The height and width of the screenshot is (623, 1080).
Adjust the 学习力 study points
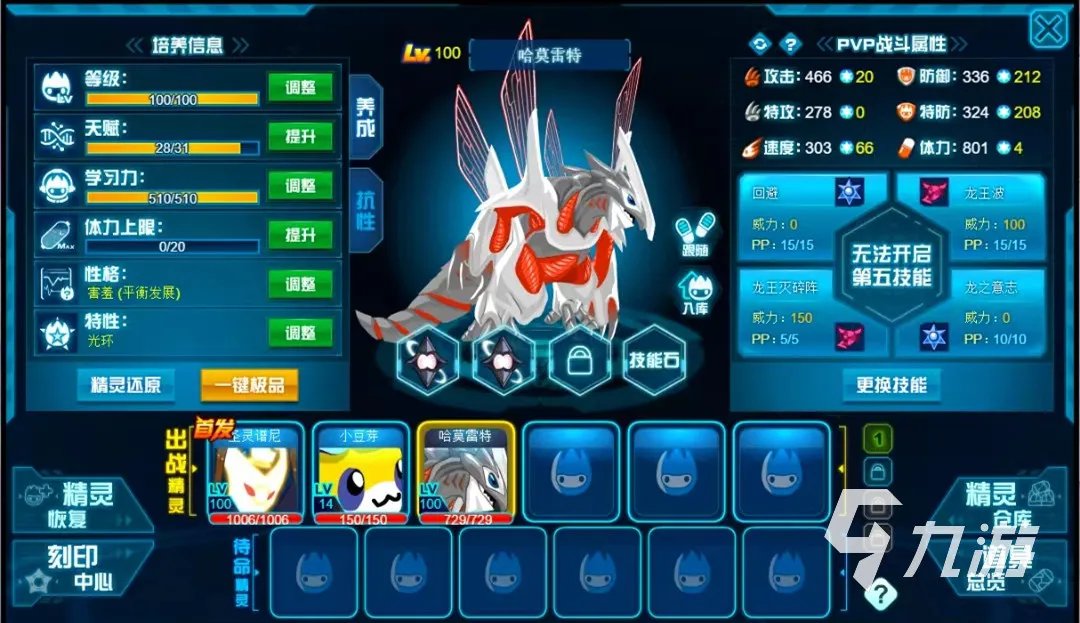click(300, 186)
